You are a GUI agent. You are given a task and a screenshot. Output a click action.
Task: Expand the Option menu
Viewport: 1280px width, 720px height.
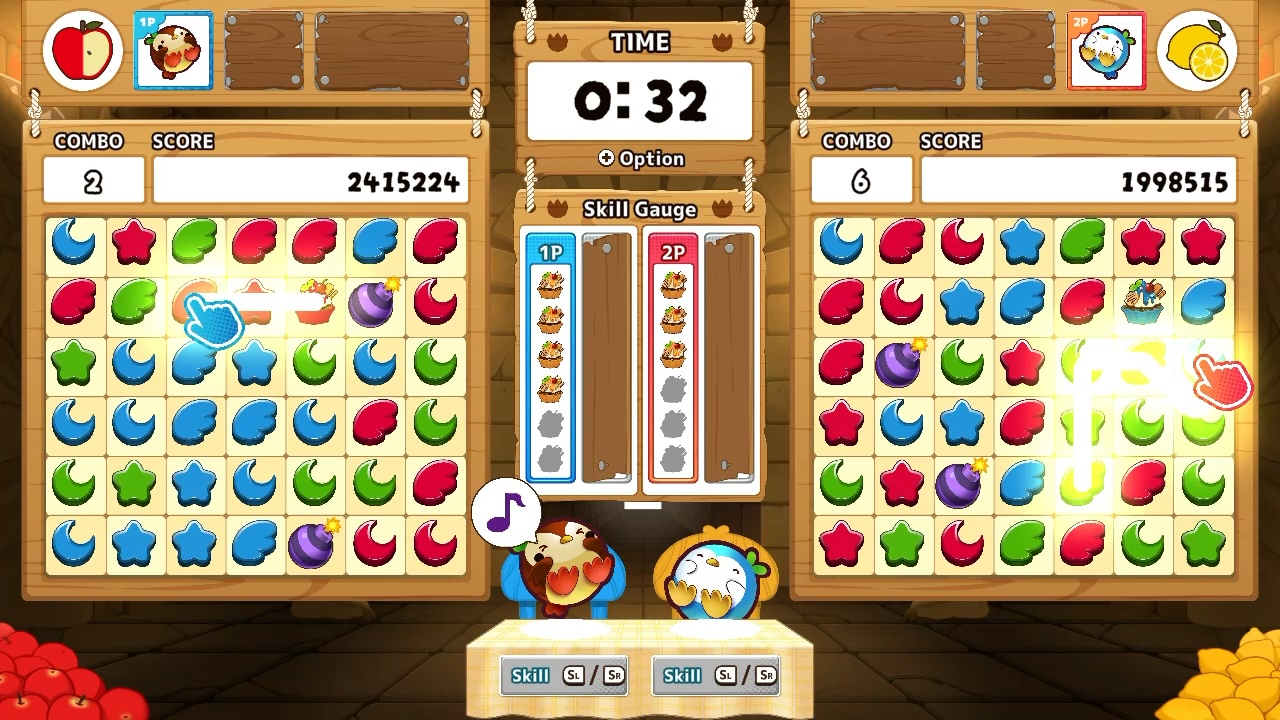(x=640, y=158)
